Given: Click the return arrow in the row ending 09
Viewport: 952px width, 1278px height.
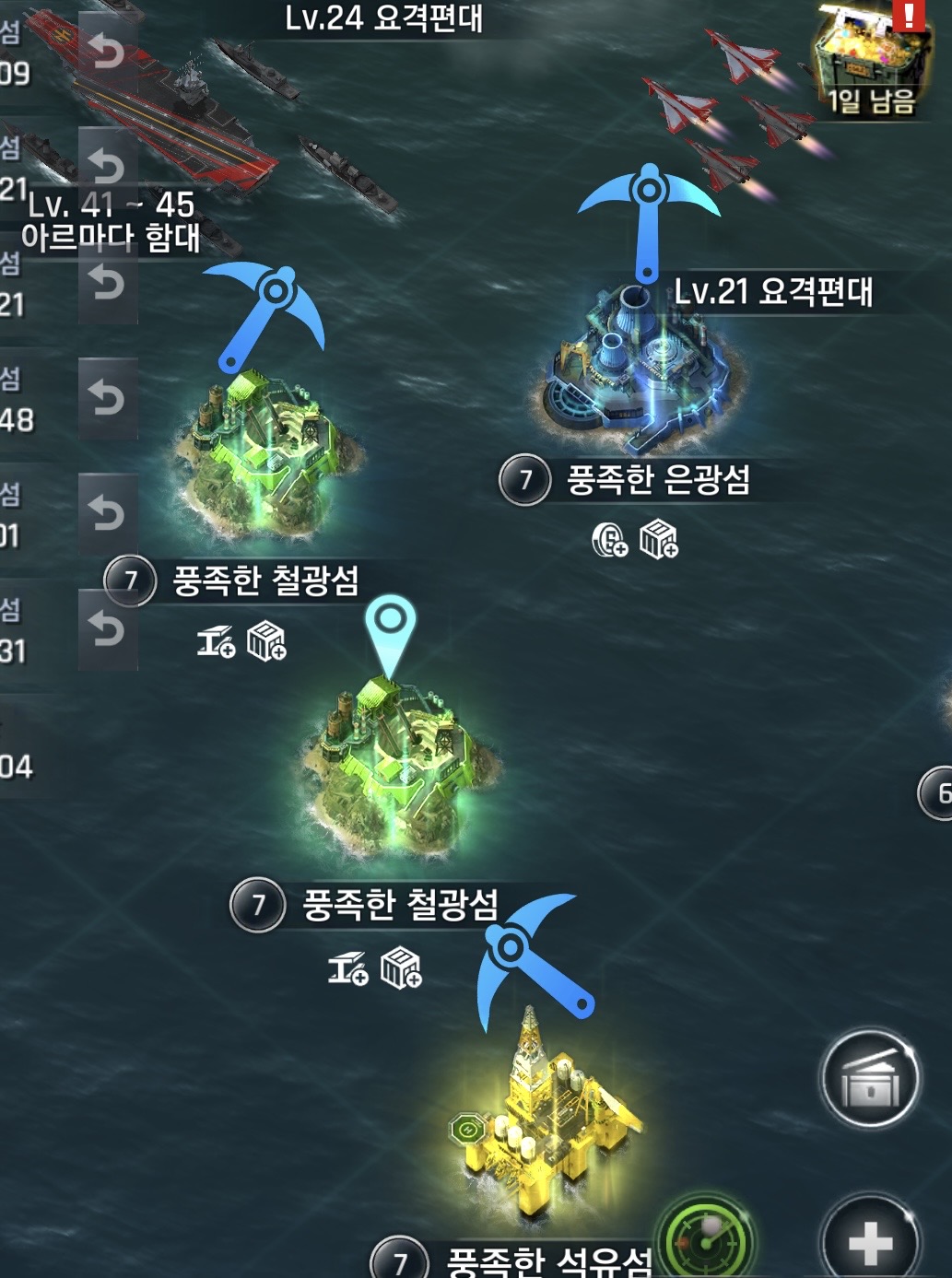Looking at the screenshot, I should 107,51.
